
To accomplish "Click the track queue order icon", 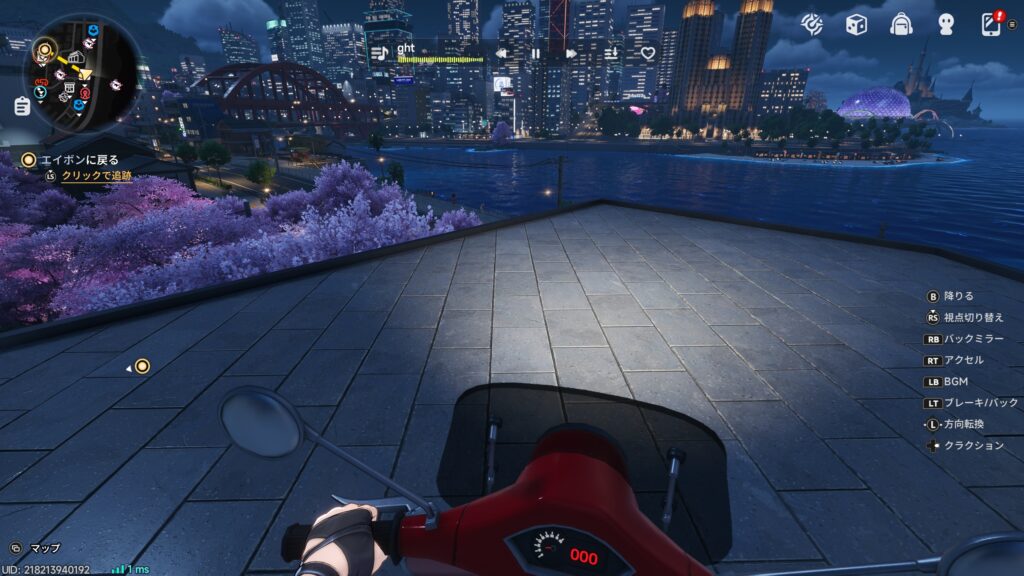I will point(612,53).
